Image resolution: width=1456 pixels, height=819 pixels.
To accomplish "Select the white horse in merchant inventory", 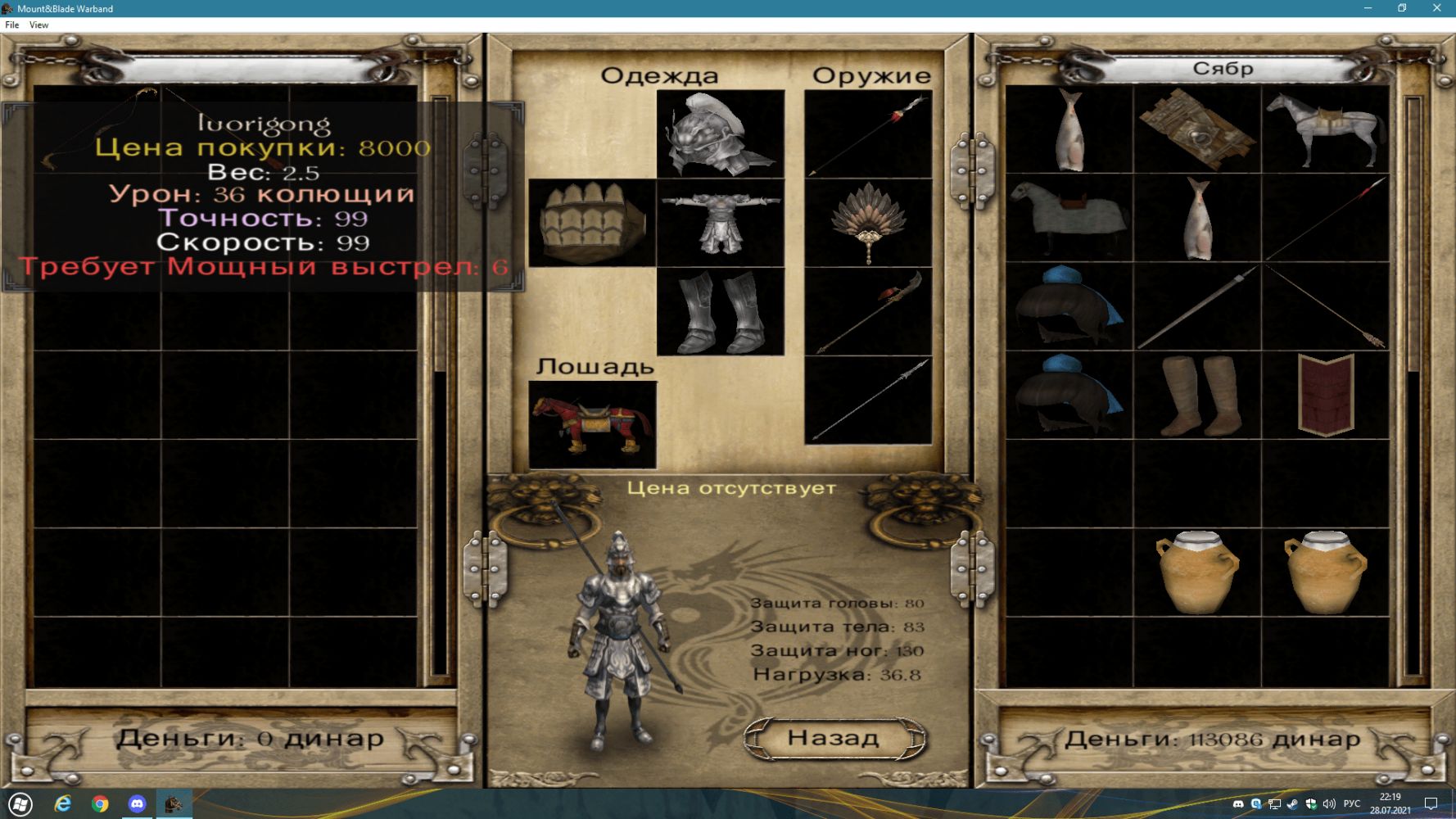I will [x=1325, y=129].
